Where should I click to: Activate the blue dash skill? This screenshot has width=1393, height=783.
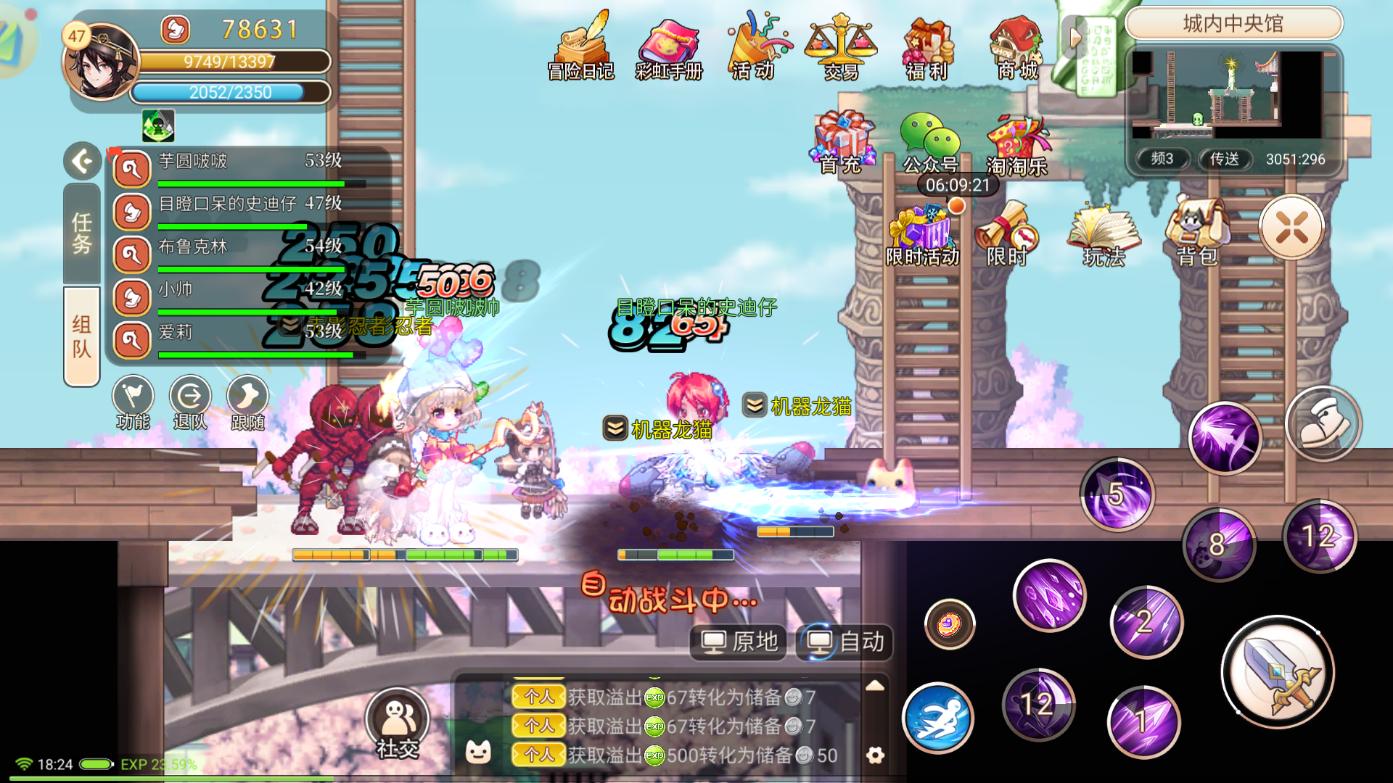938,718
